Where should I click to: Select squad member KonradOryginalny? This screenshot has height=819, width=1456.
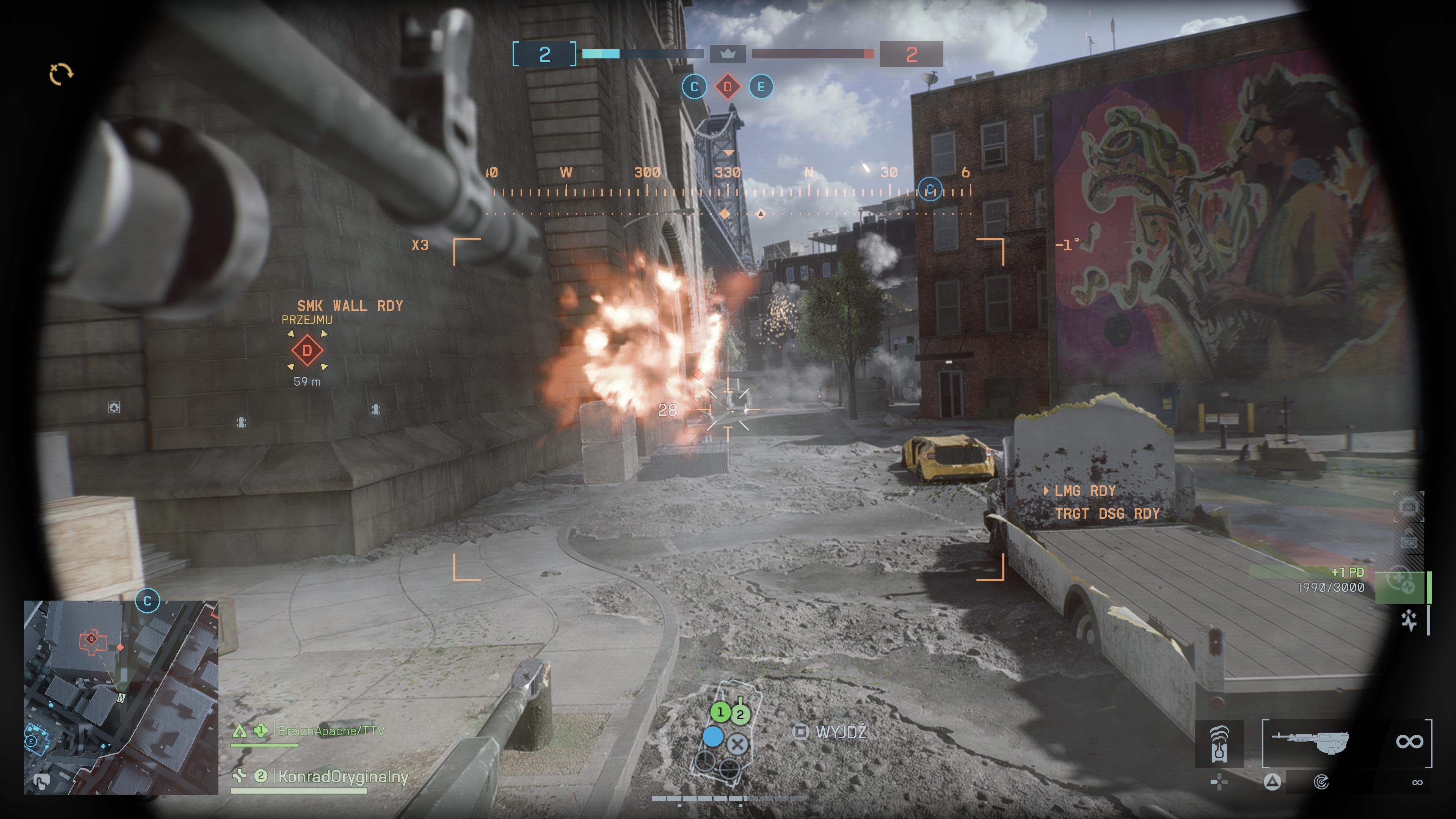click(342, 777)
